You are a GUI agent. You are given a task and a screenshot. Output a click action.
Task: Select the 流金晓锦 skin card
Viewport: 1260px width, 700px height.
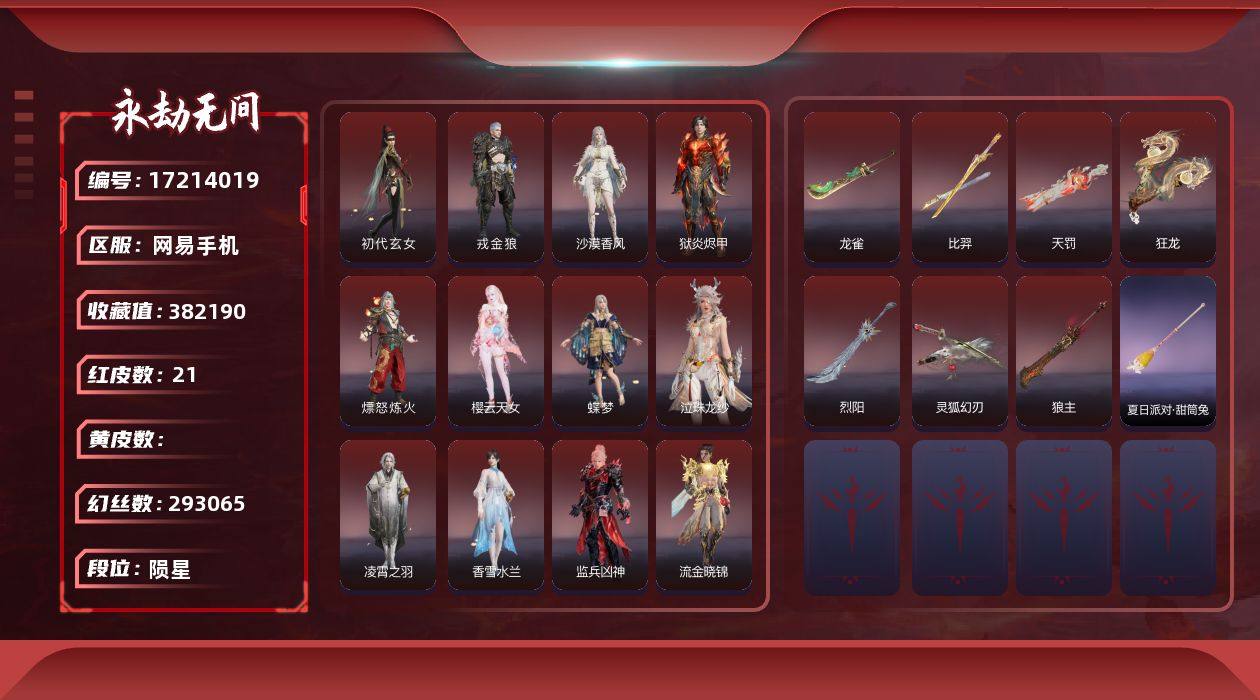tap(704, 515)
